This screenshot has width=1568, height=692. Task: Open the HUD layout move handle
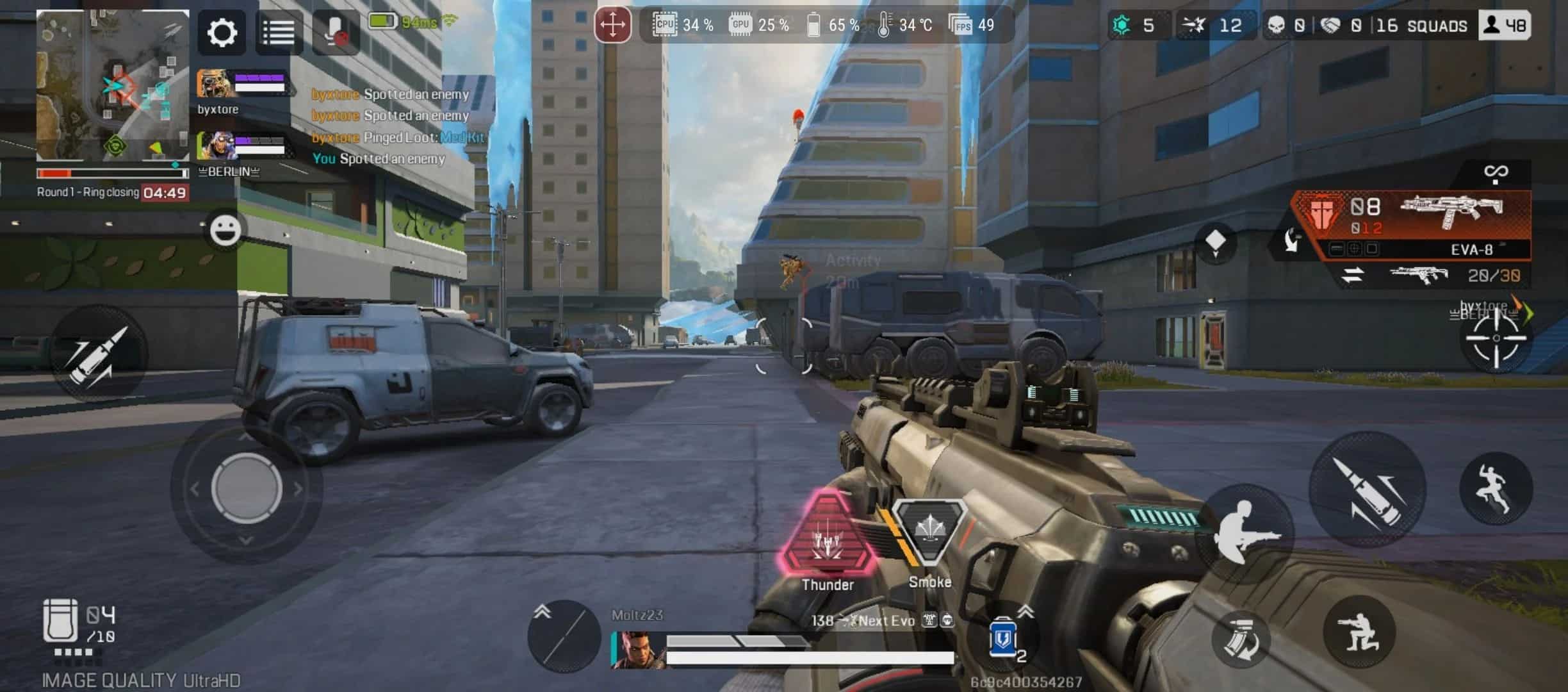pyautogui.click(x=614, y=26)
